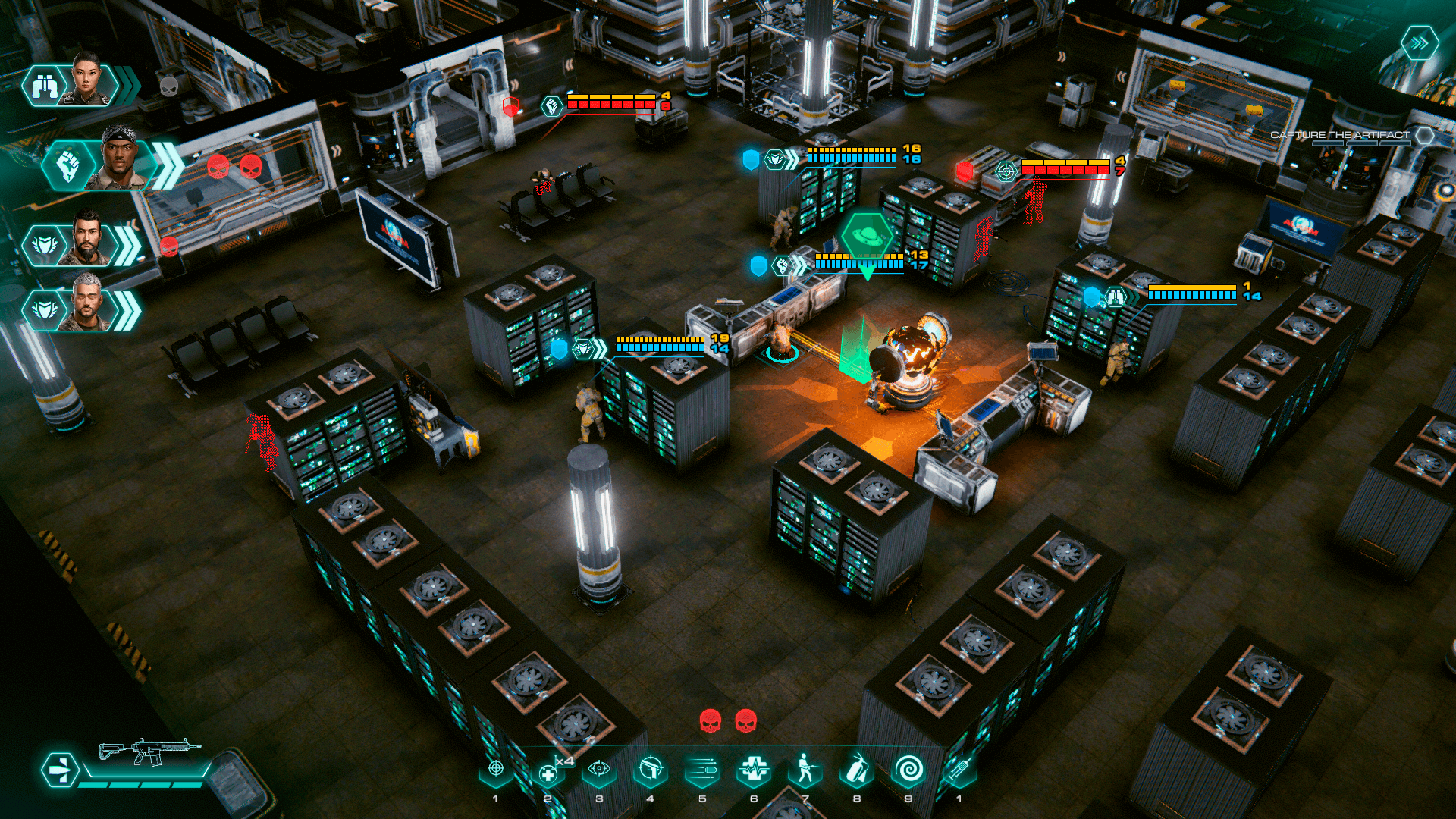Activate the crosshair aim ability
The image size is (1456, 819).
coord(496,770)
